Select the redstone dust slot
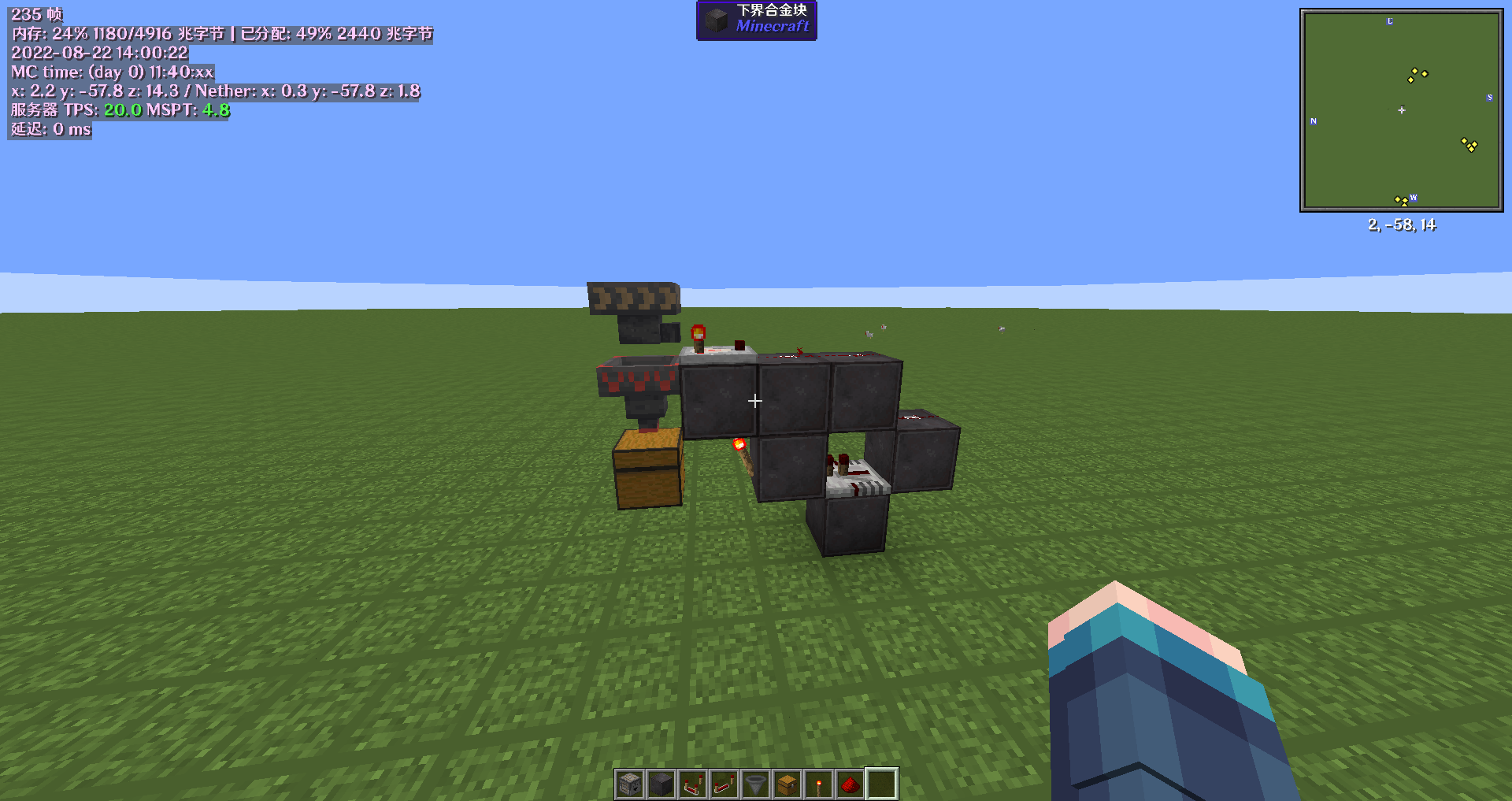This screenshot has width=1512, height=801. click(850, 784)
